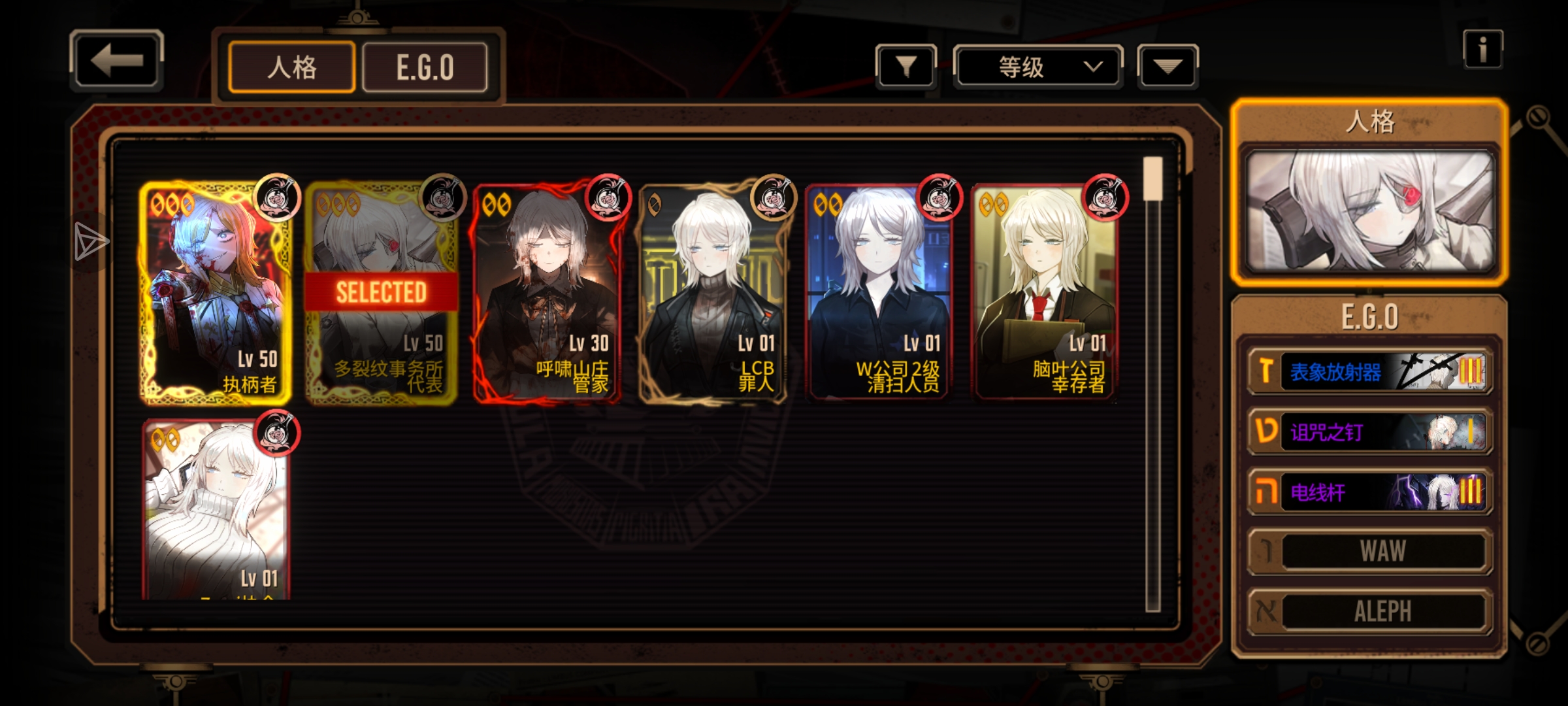Open the funnel filter button
Screen dimensions: 1568x706
pos(906,66)
